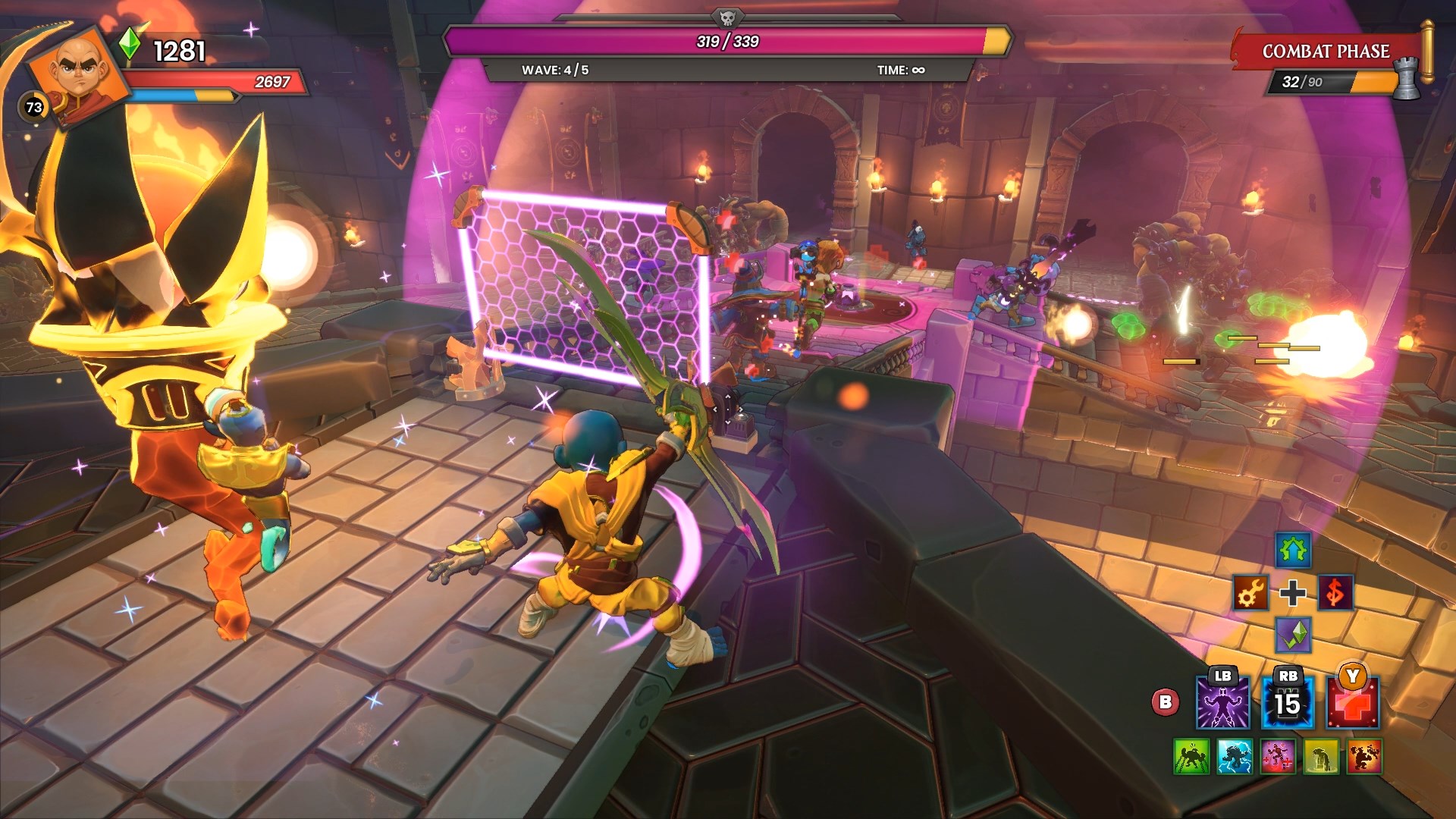This screenshot has width=1456, height=819.
Task: Select the blue lightning creature icon
Action: click(x=1234, y=756)
